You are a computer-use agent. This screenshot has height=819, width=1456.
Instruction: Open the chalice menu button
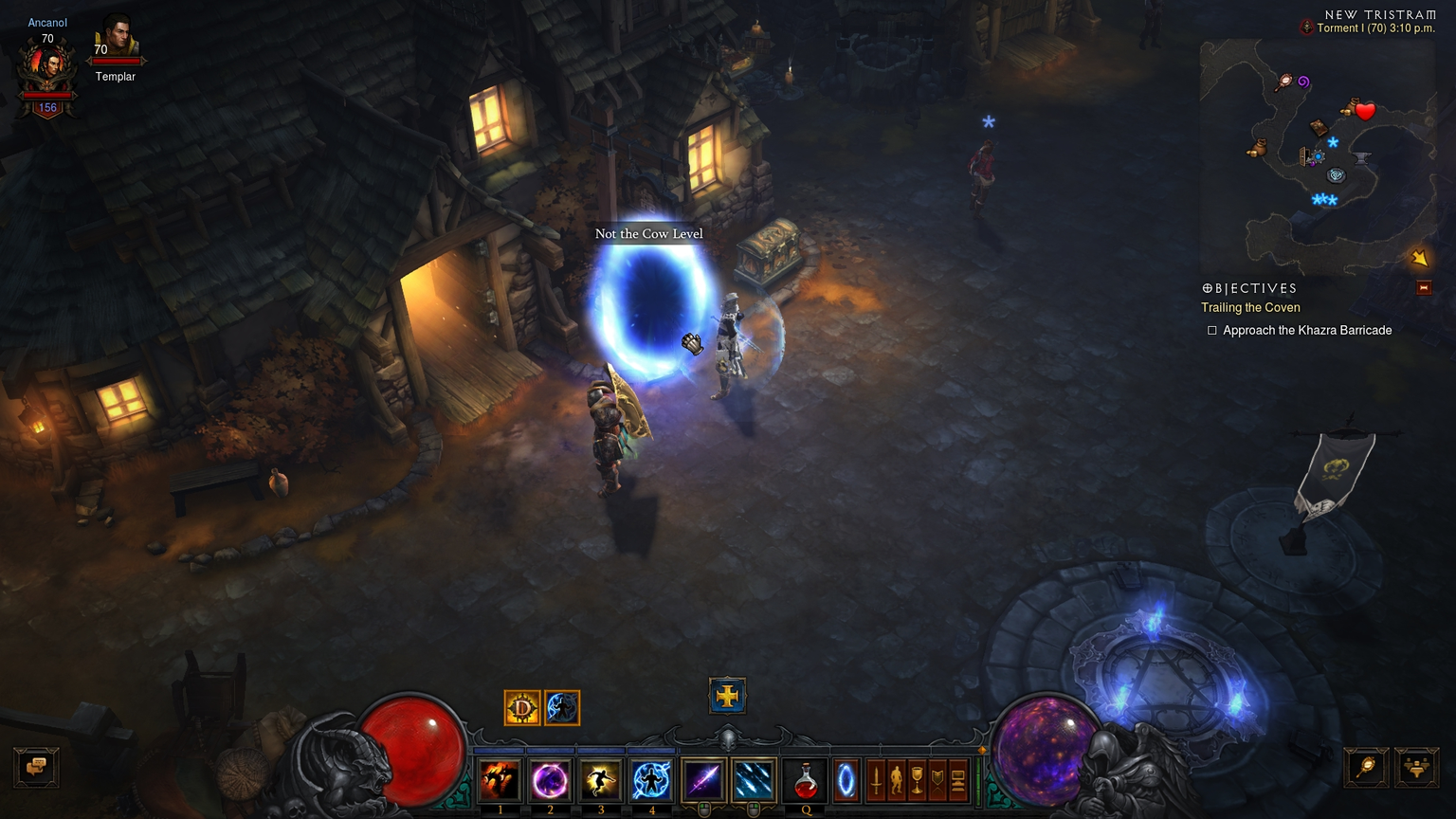tap(917, 780)
